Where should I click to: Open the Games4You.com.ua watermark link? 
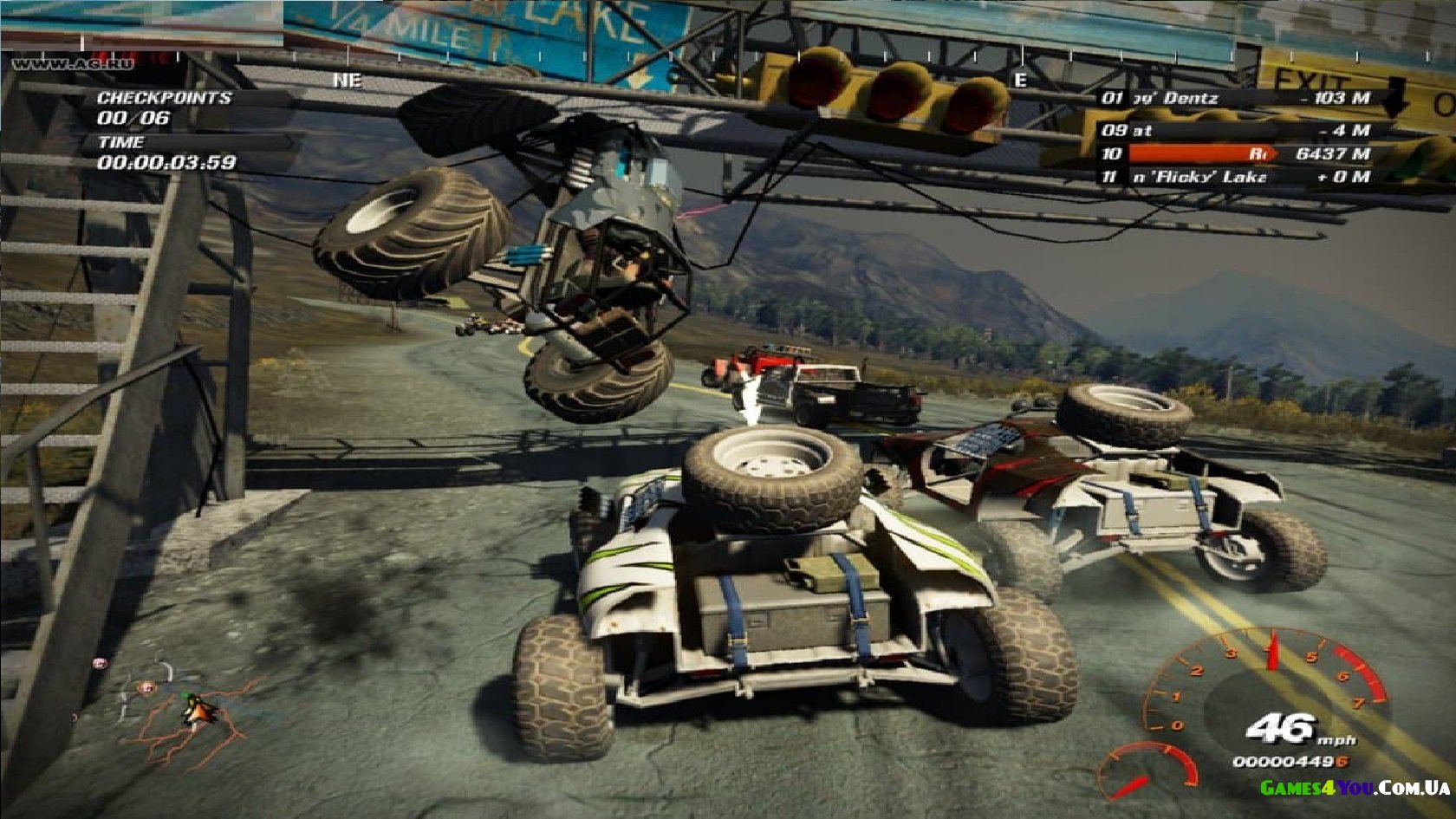tap(1355, 788)
